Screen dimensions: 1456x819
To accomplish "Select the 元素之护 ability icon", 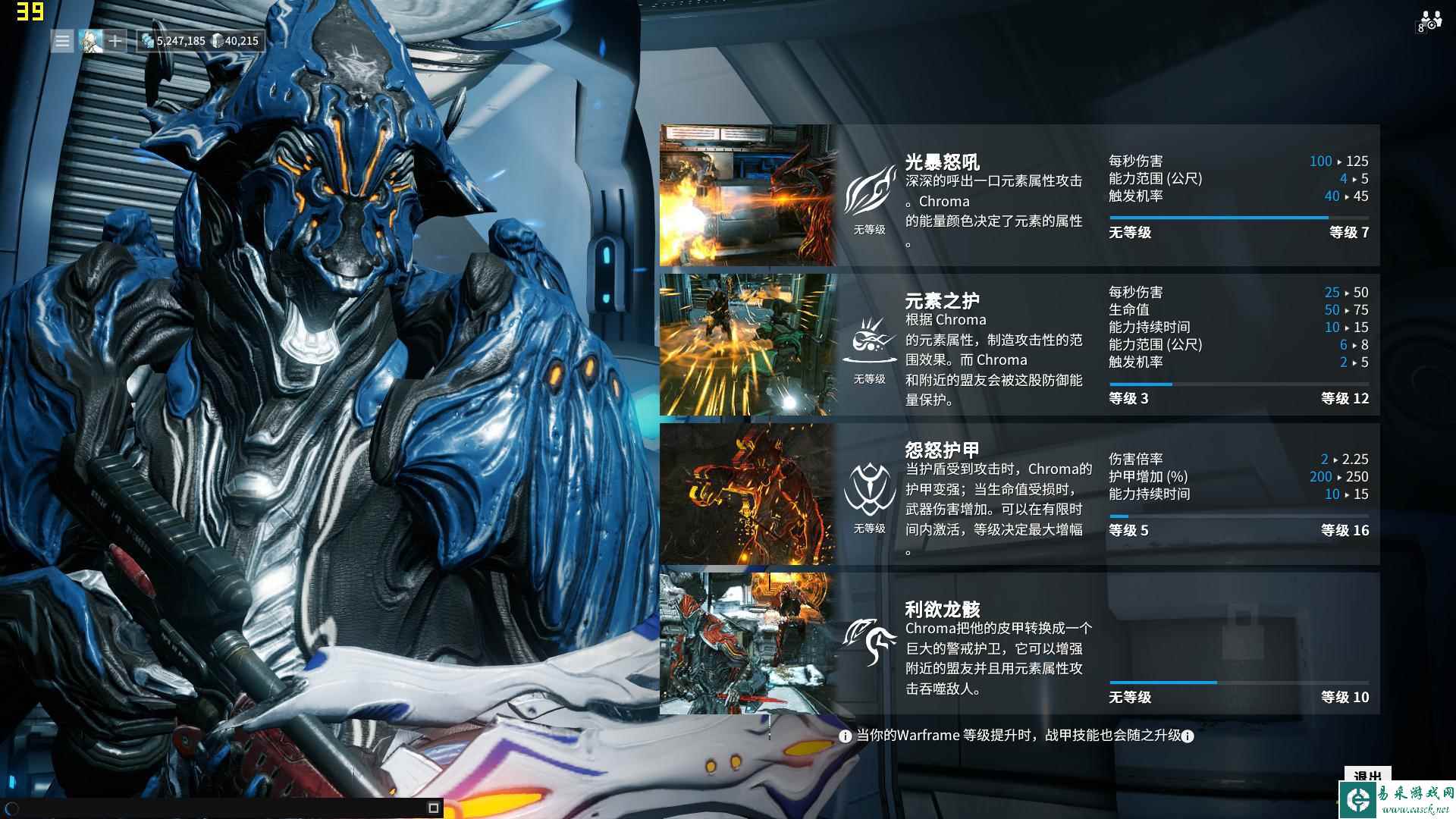I will 869,337.
